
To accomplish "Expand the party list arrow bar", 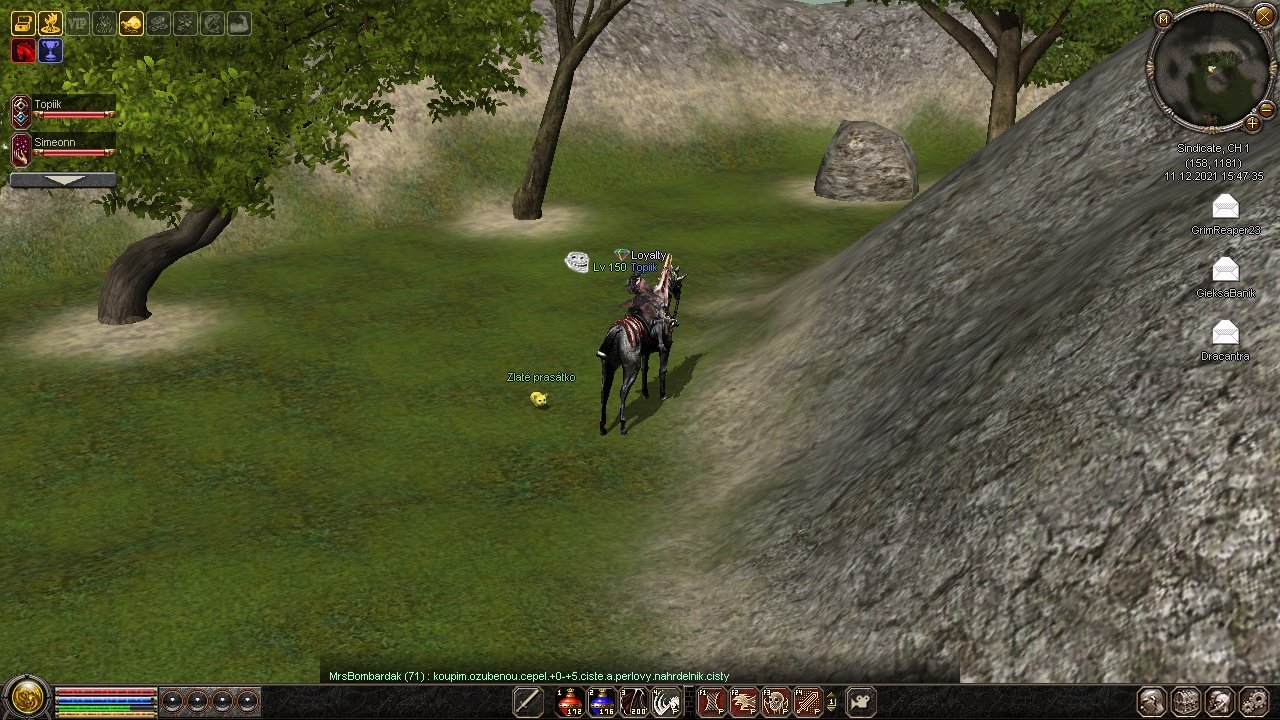I will [63, 180].
